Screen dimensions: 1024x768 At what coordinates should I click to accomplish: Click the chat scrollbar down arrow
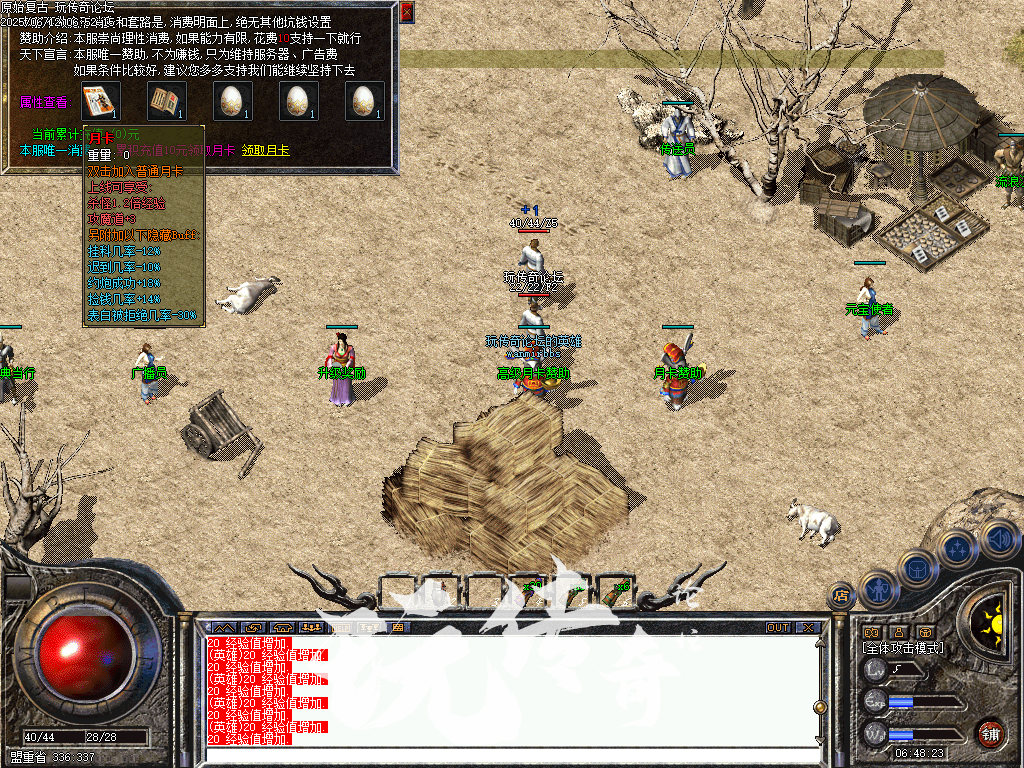[x=820, y=739]
